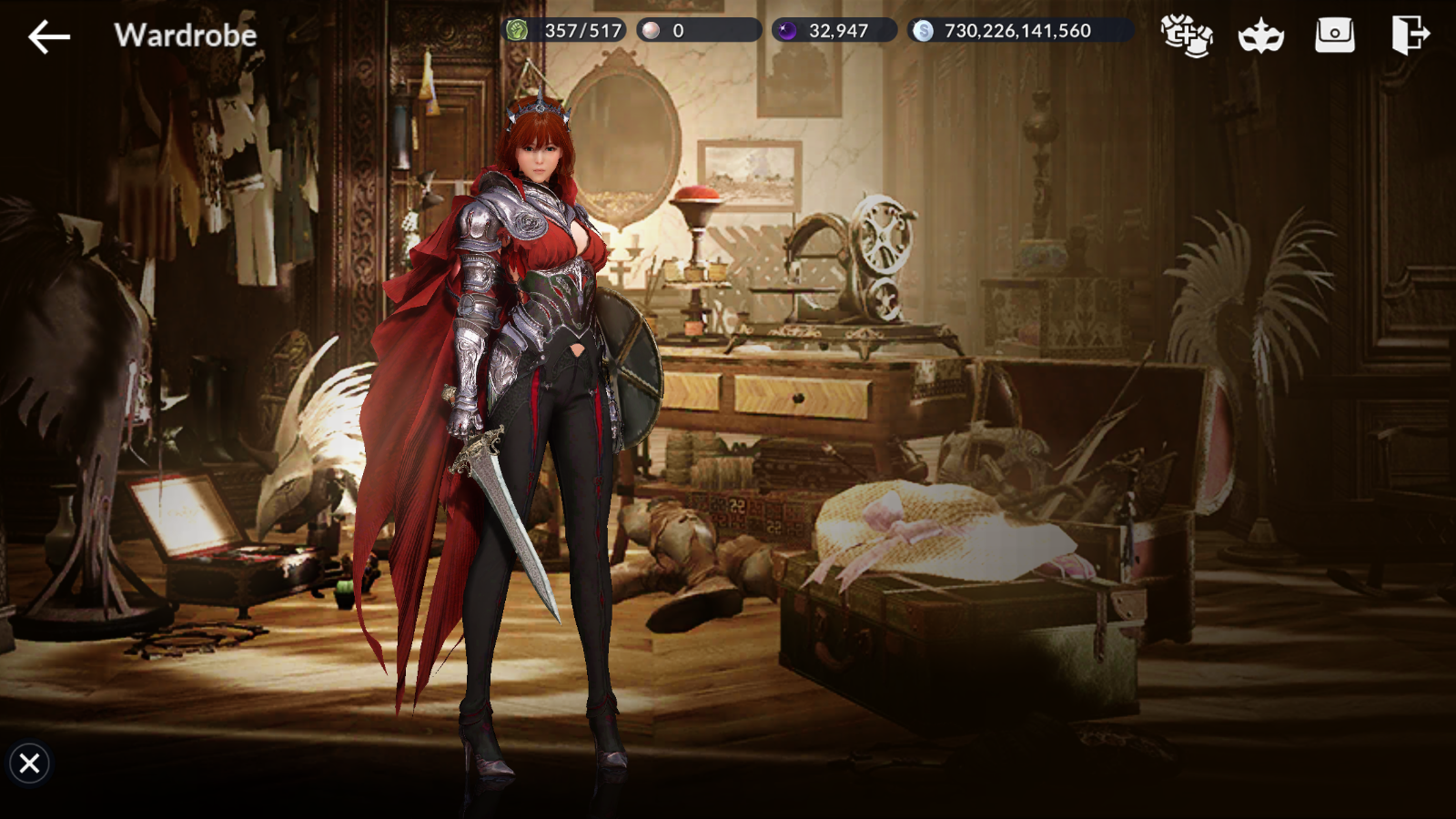The width and height of the screenshot is (1456, 819).
Task: Open the masquerade mask icon
Action: (1260, 36)
